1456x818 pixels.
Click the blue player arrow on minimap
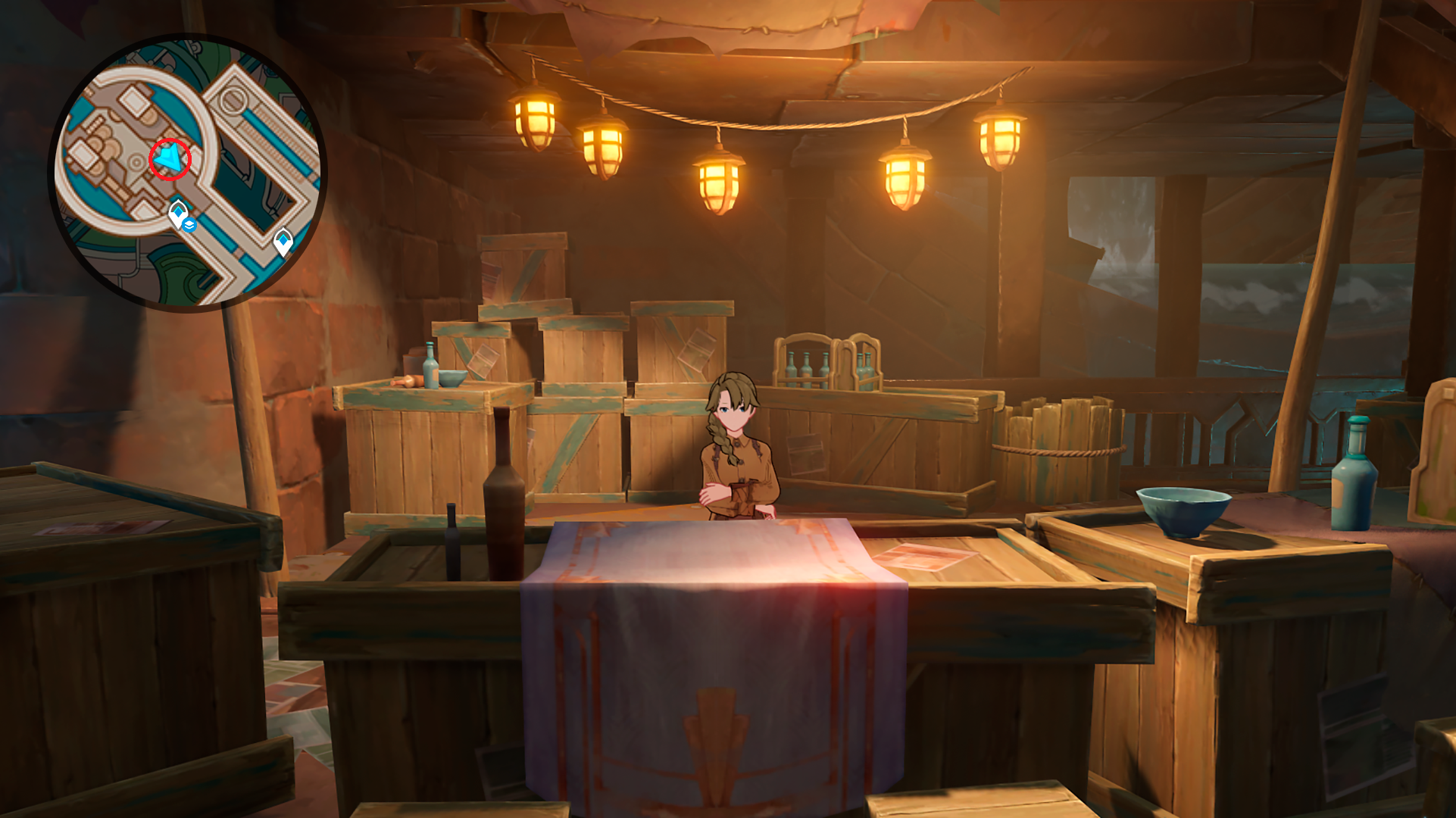coord(170,158)
